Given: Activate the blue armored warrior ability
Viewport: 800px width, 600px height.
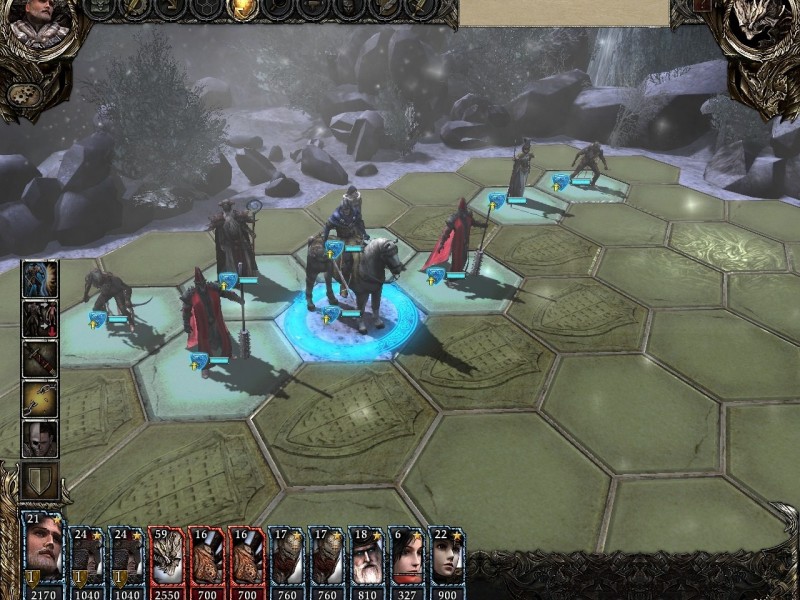Looking at the screenshot, I should pos(41,279).
